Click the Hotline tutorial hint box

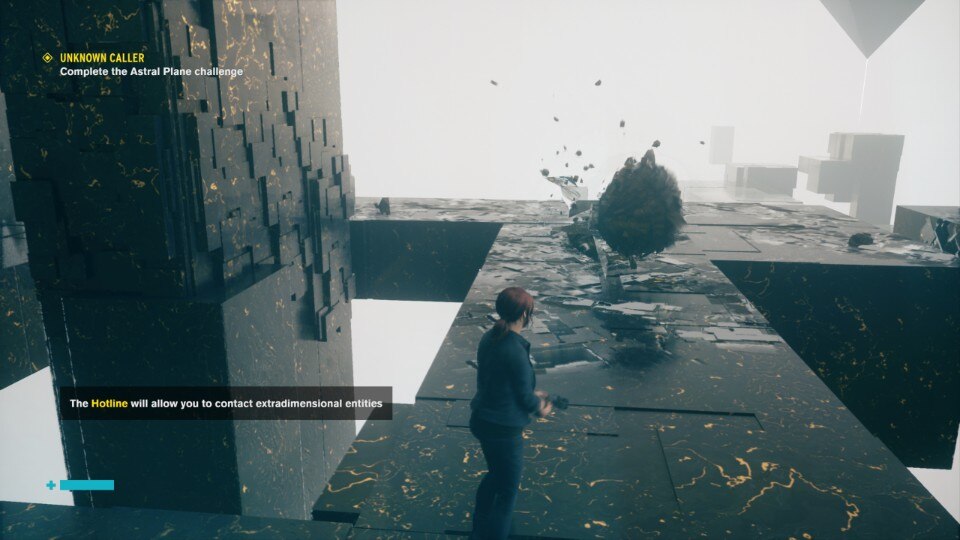click(225, 404)
